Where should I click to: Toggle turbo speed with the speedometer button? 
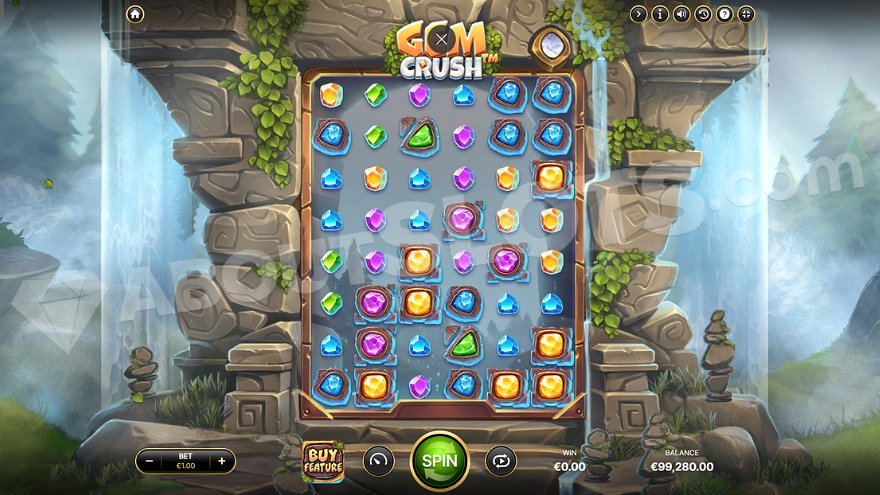point(379,461)
